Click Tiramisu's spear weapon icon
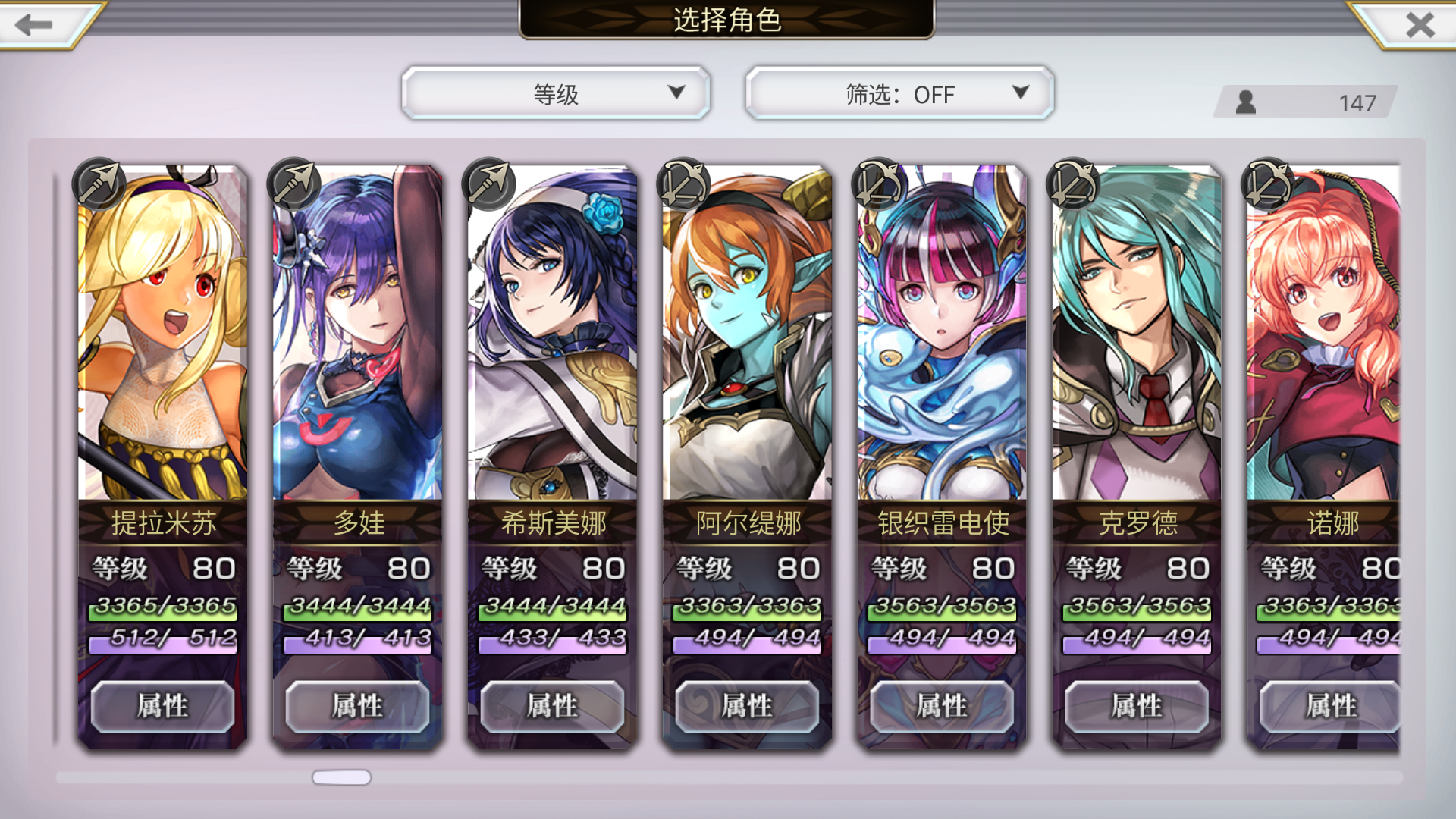Screen dimensions: 1456x819 tap(101, 182)
